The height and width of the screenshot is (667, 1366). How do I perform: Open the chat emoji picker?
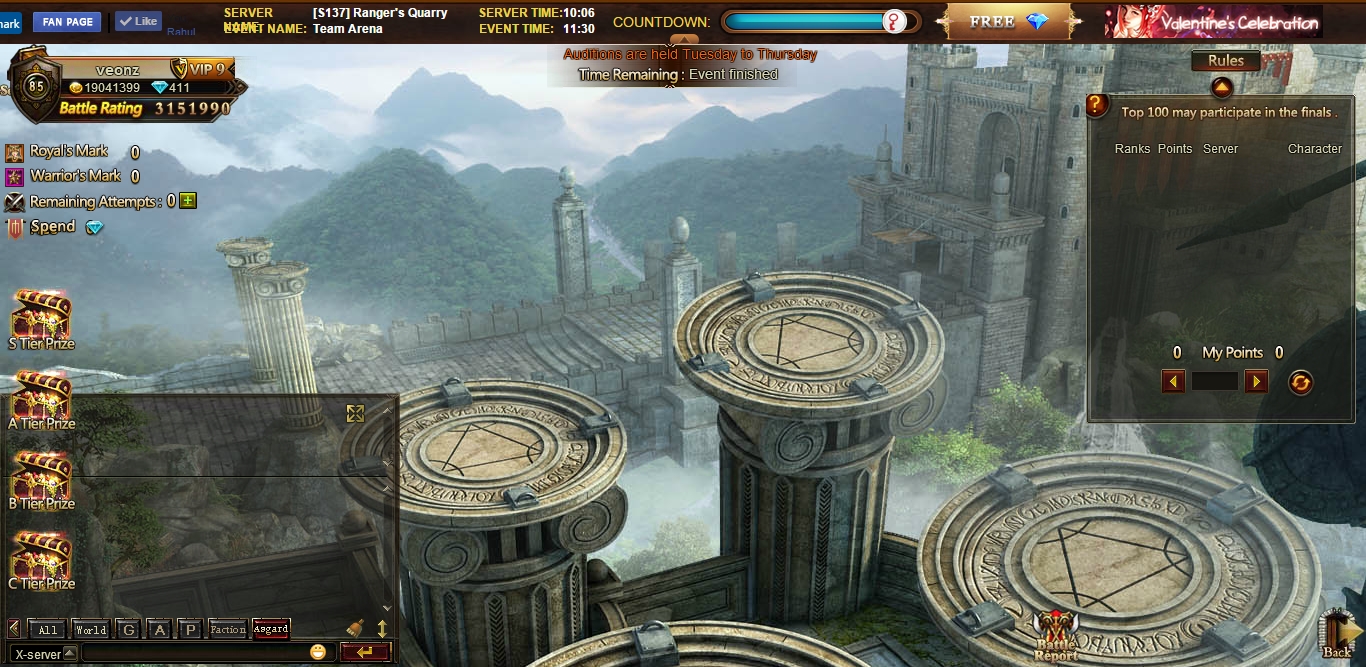point(318,652)
